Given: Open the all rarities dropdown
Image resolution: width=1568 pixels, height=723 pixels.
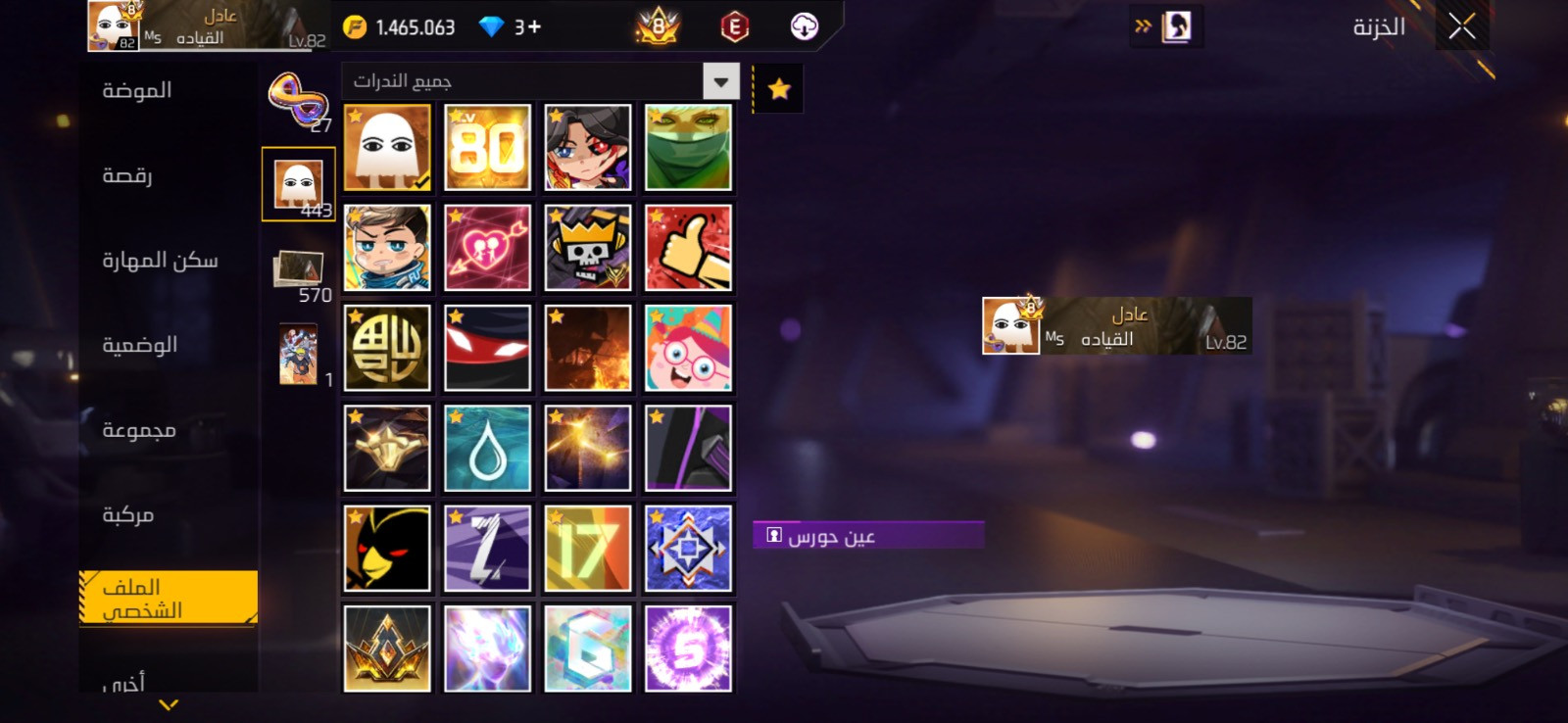Looking at the screenshot, I should click(x=720, y=81).
